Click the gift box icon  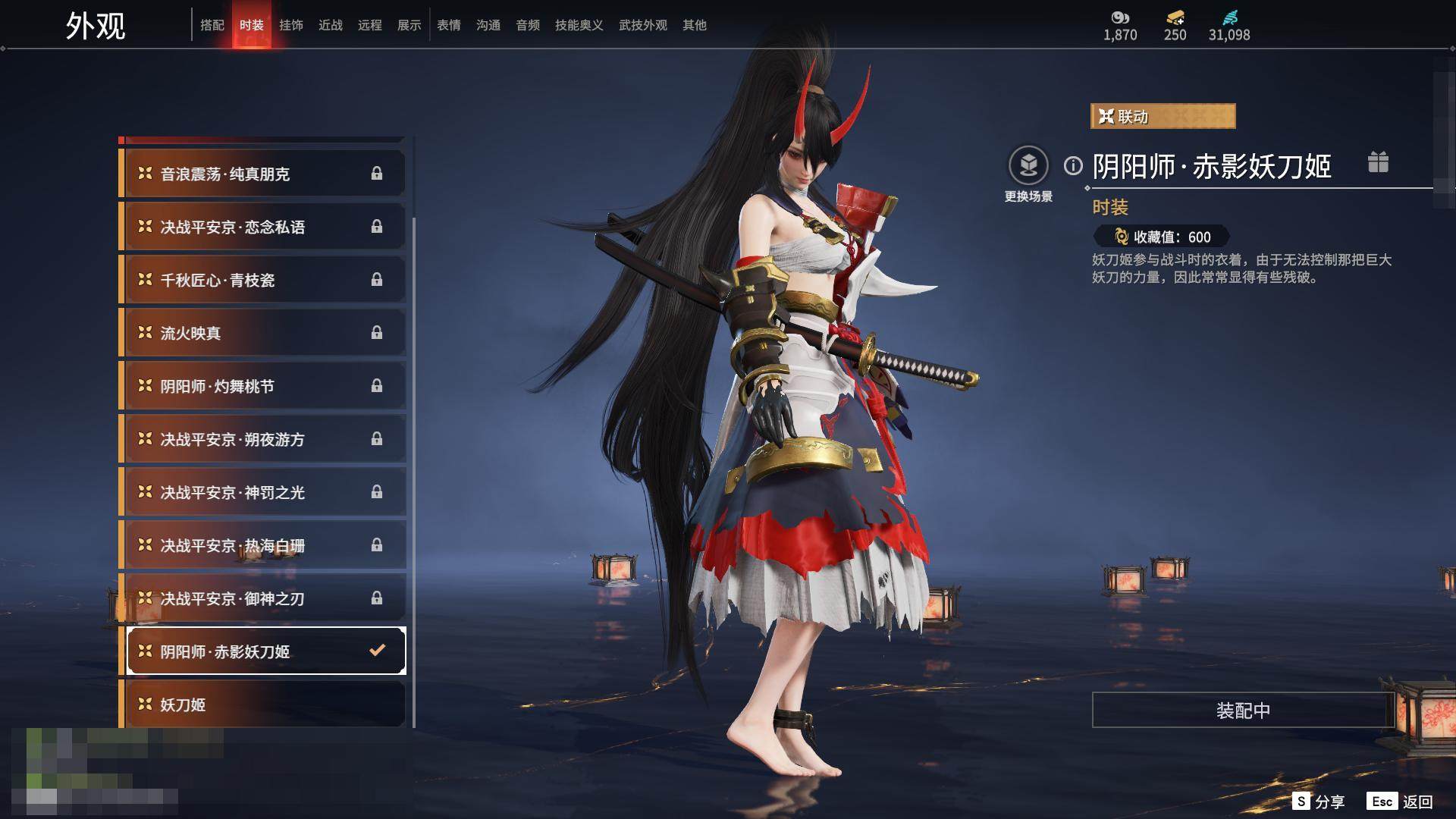pyautogui.click(x=1377, y=162)
